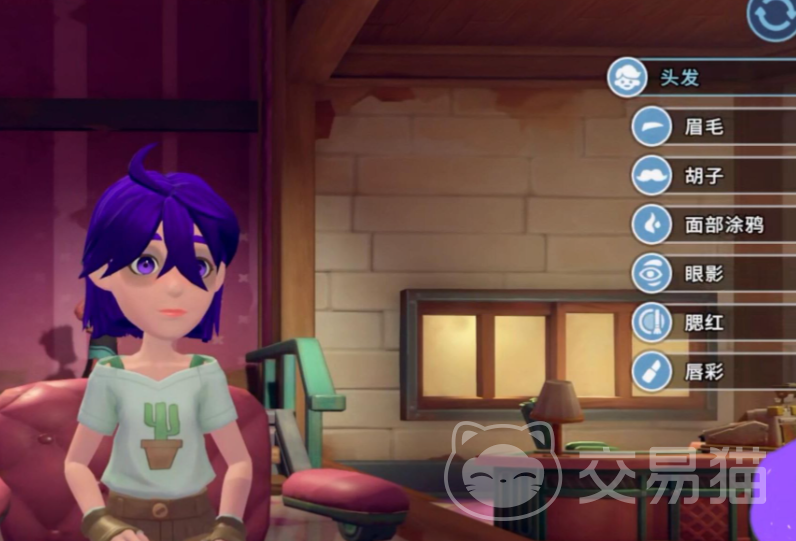Open the 眼影 eyeshadow options

(x=704, y=273)
